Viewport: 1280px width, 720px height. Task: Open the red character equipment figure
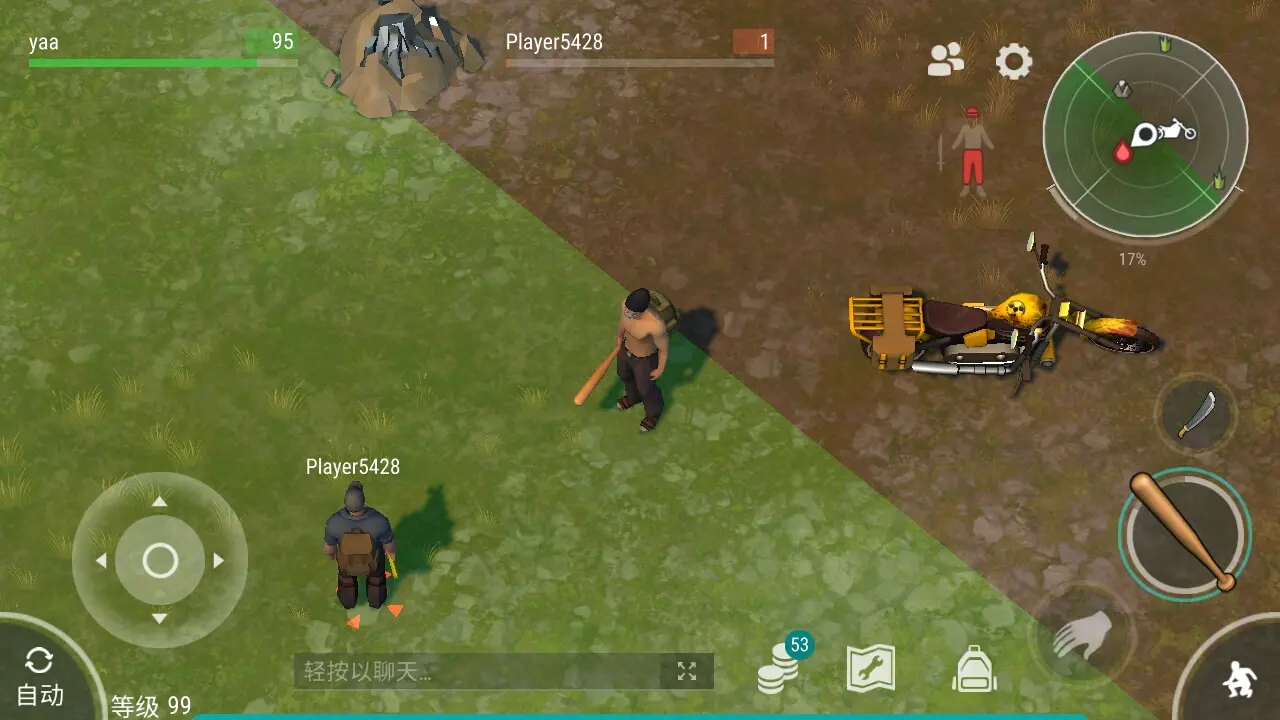tap(971, 152)
